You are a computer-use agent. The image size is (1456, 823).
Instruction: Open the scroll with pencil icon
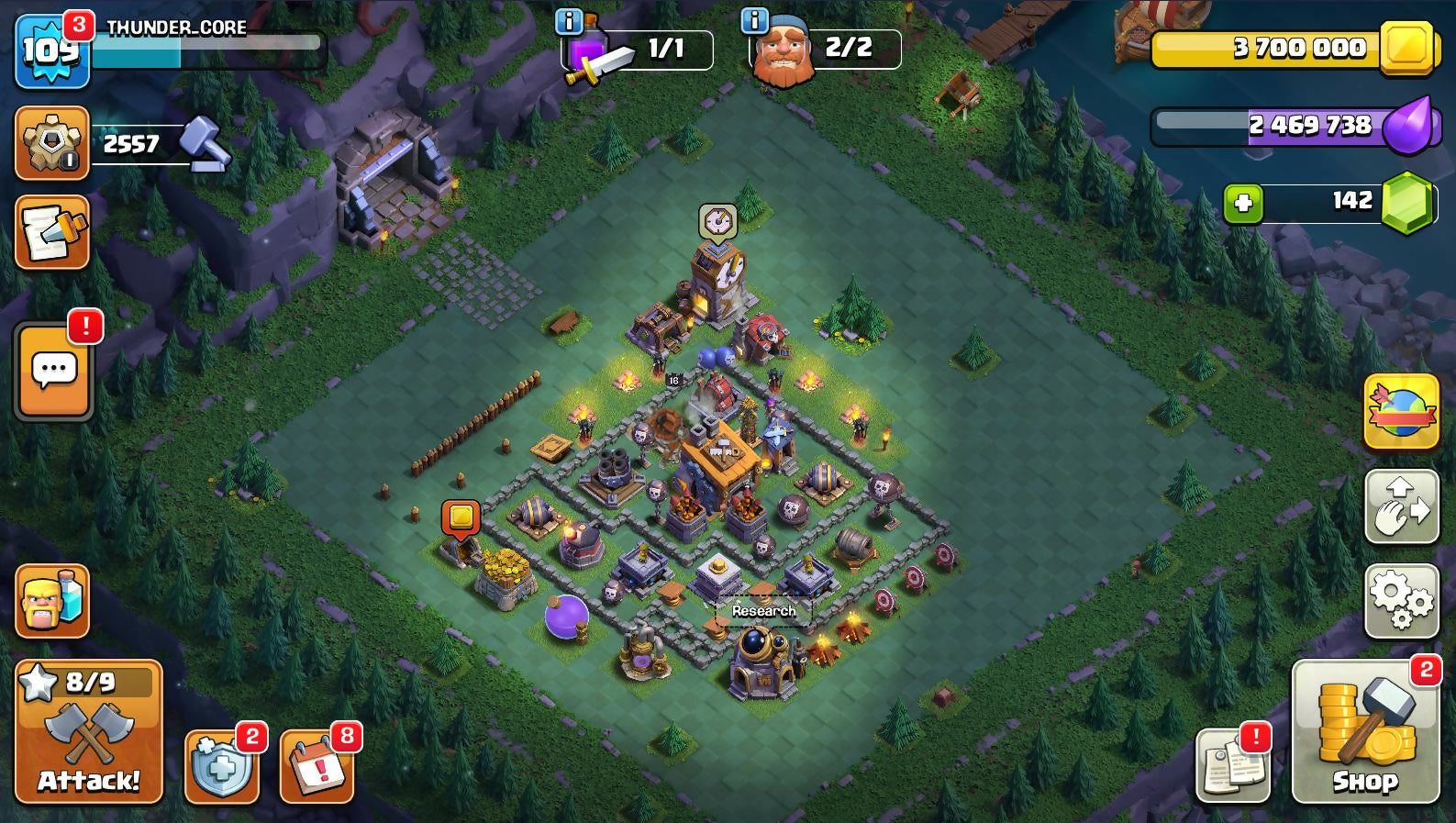[x=52, y=232]
